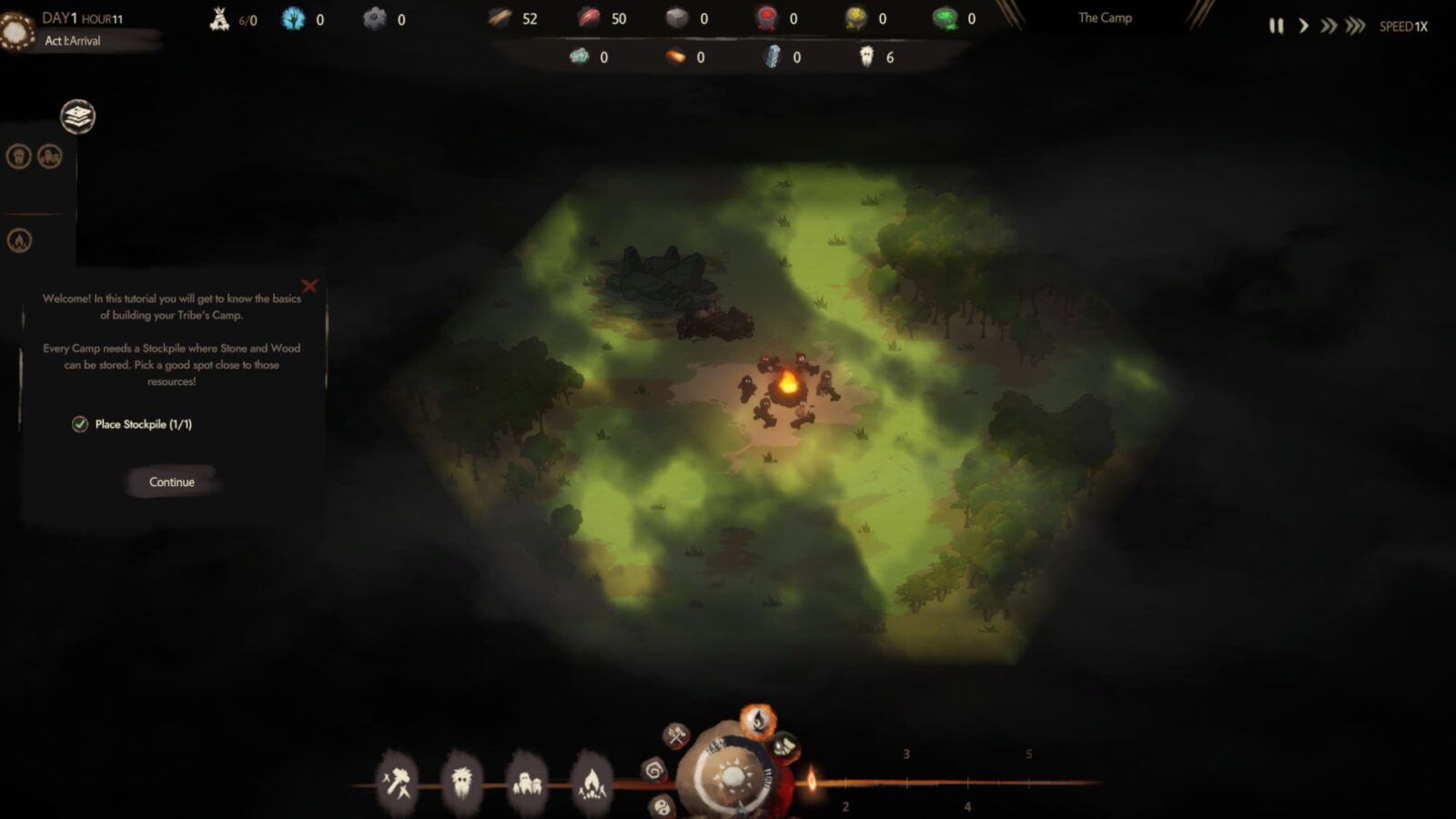The width and height of the screenshot is (1456, 819).
Task: Click the skull icon in the left panel
Action: [x=19, y=157]
